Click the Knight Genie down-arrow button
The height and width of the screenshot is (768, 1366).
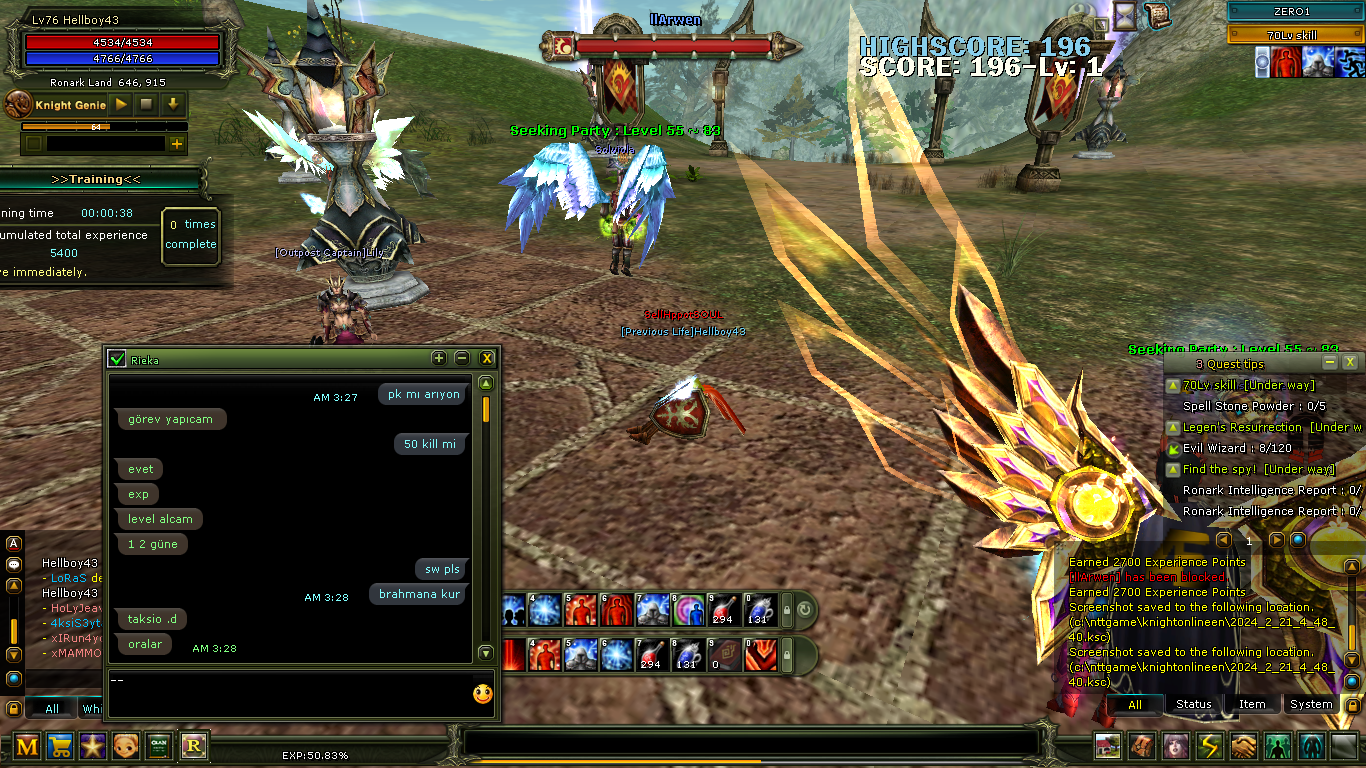point(173,104)
